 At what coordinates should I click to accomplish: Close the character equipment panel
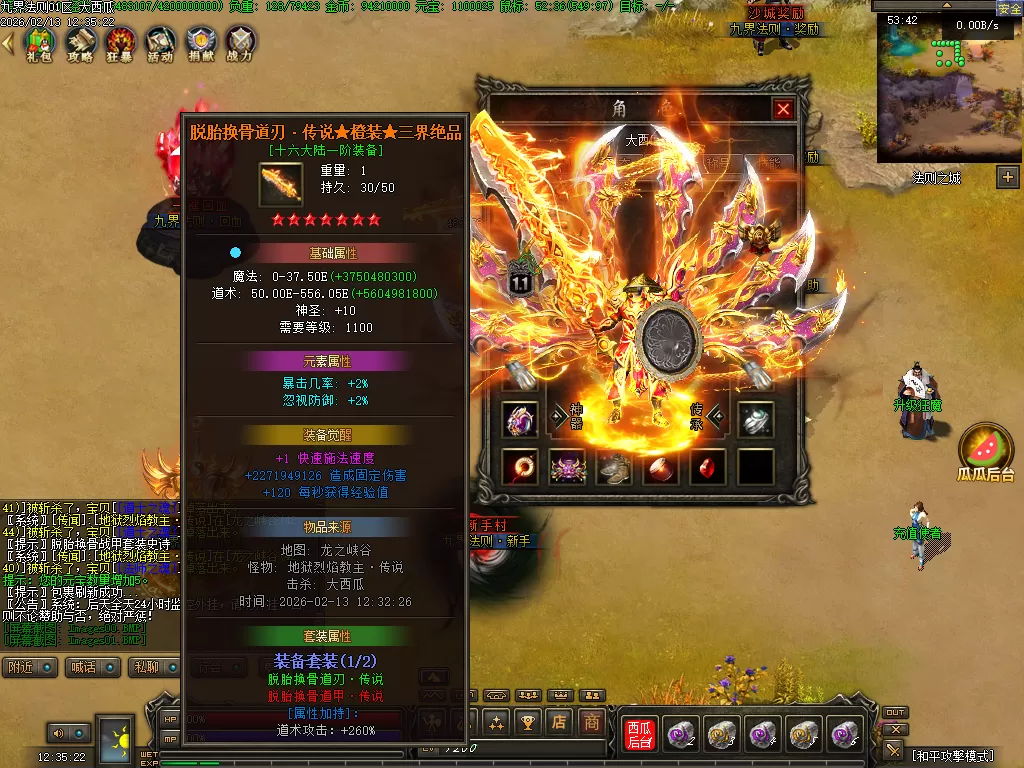[783, 109]
